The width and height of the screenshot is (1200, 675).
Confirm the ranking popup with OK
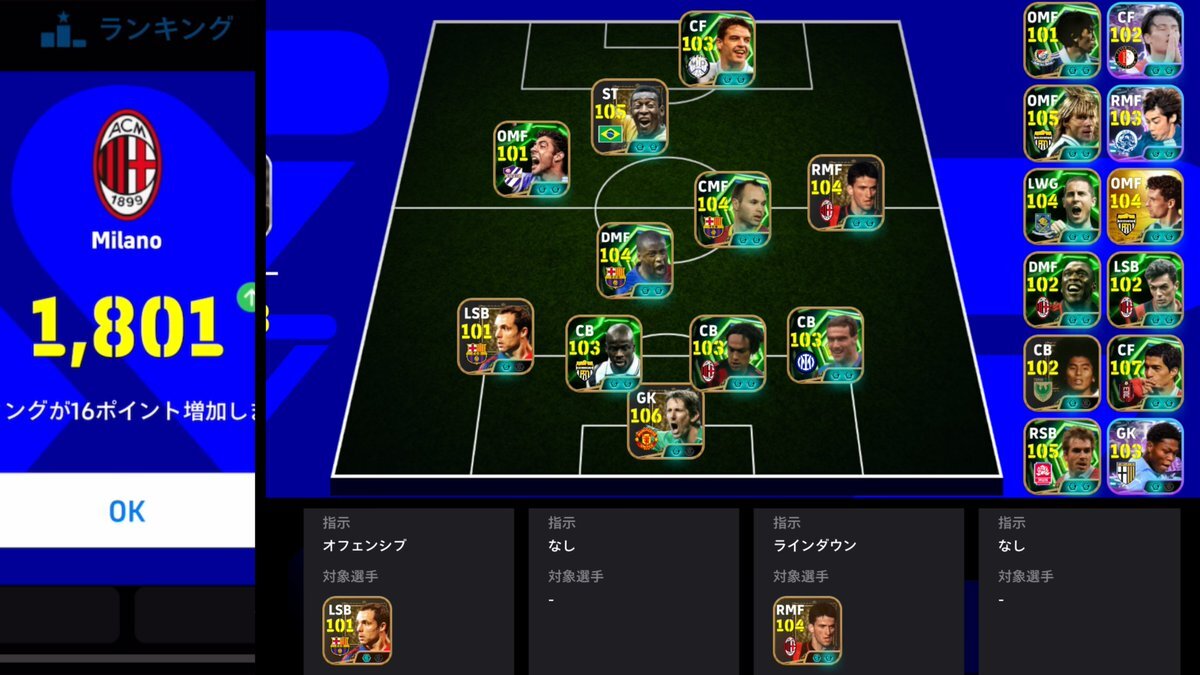click(x=127, y=511)
